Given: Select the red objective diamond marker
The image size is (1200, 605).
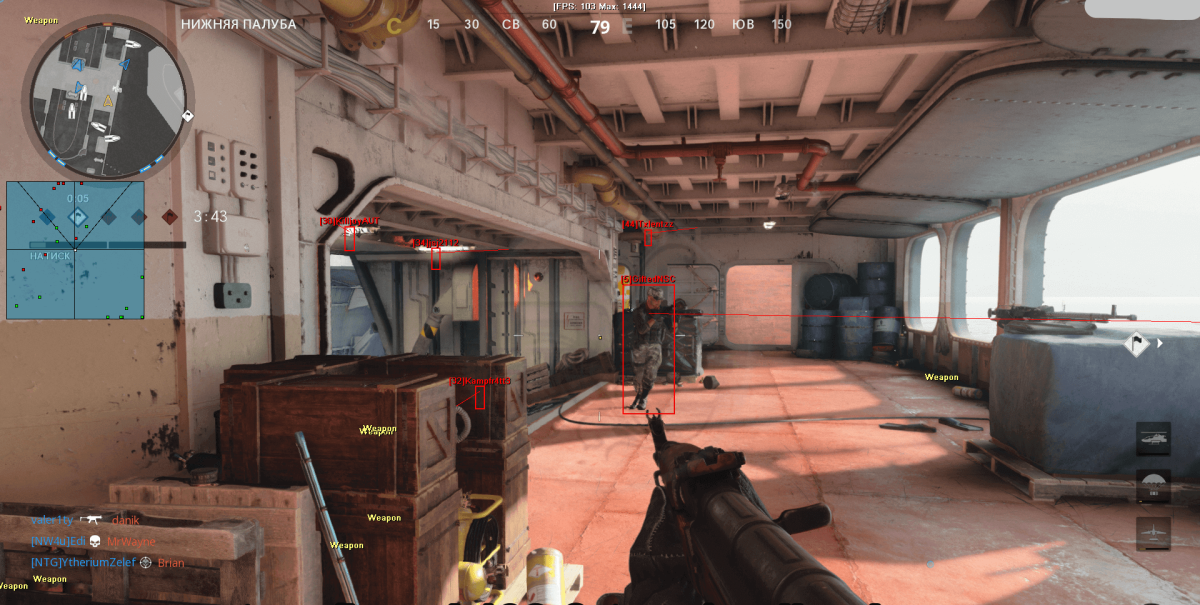Looking at the screenshot, I should coord(169,216).
